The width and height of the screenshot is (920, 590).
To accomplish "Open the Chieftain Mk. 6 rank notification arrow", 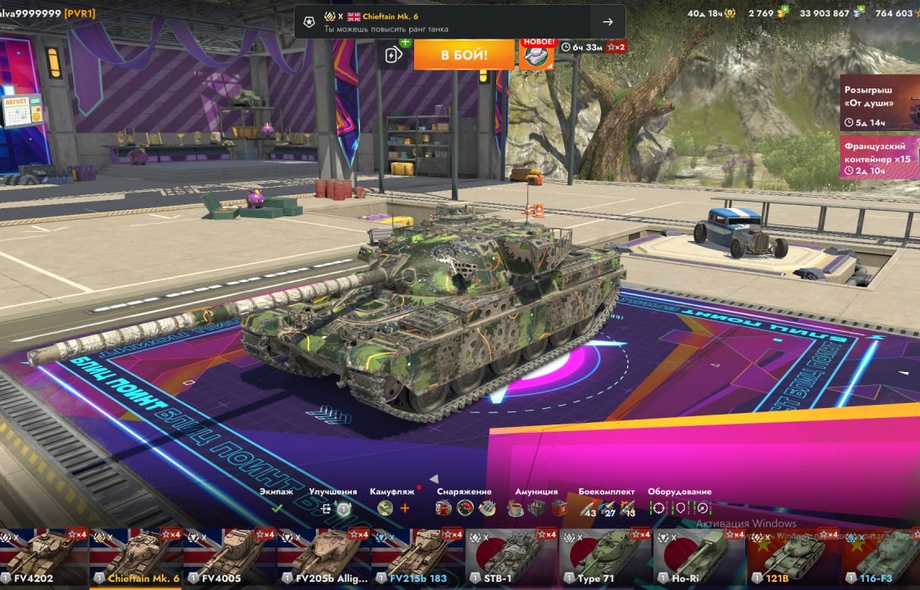I will tap(607, 22).
